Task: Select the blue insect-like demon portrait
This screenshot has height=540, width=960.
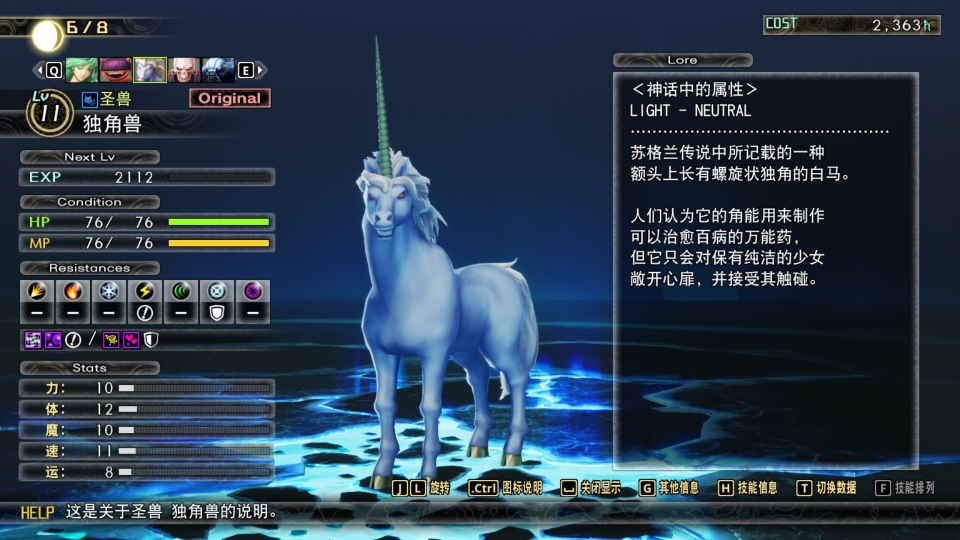Action: 218,70
